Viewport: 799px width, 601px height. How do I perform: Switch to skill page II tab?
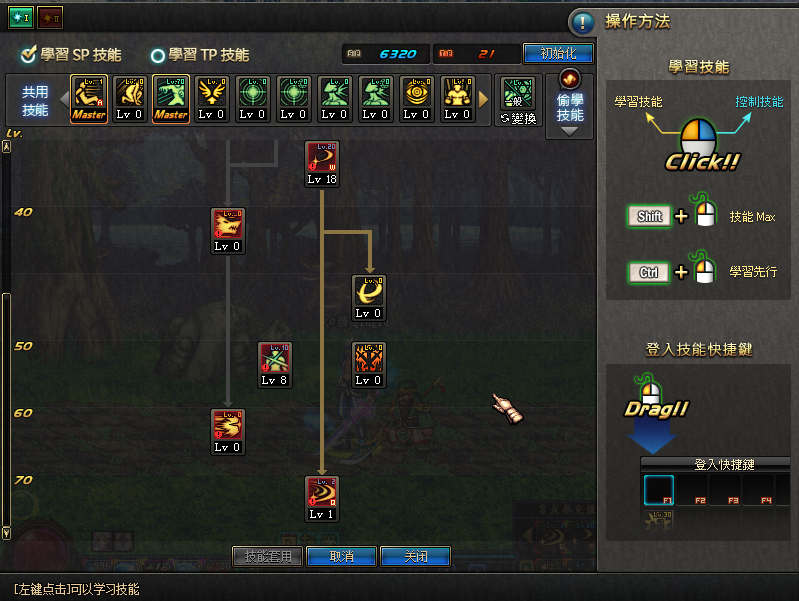(x=50, y=17)
